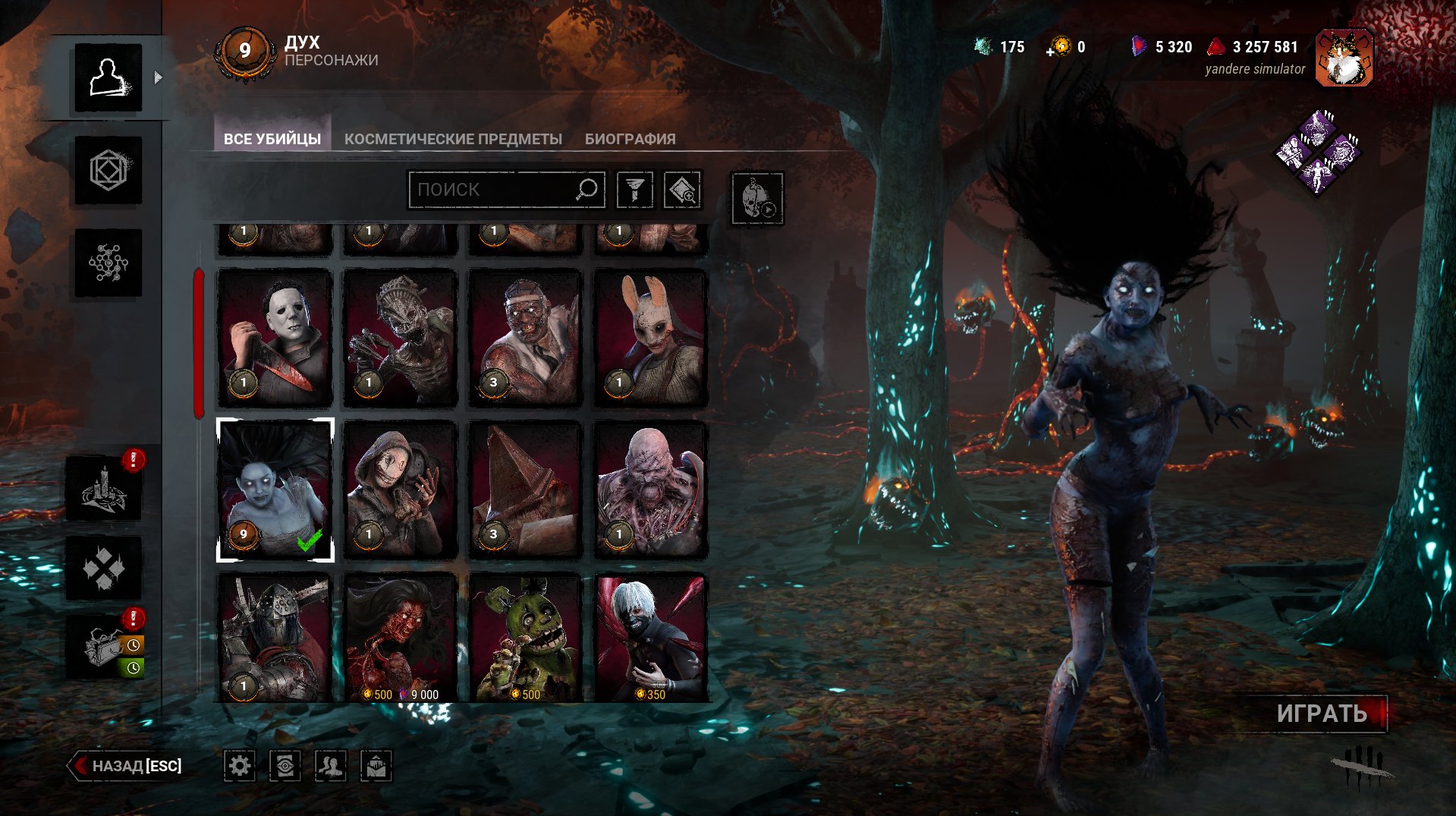Open the funnel filter button
This screenshot has height=816, width=1456.
[x=635, y=190]
